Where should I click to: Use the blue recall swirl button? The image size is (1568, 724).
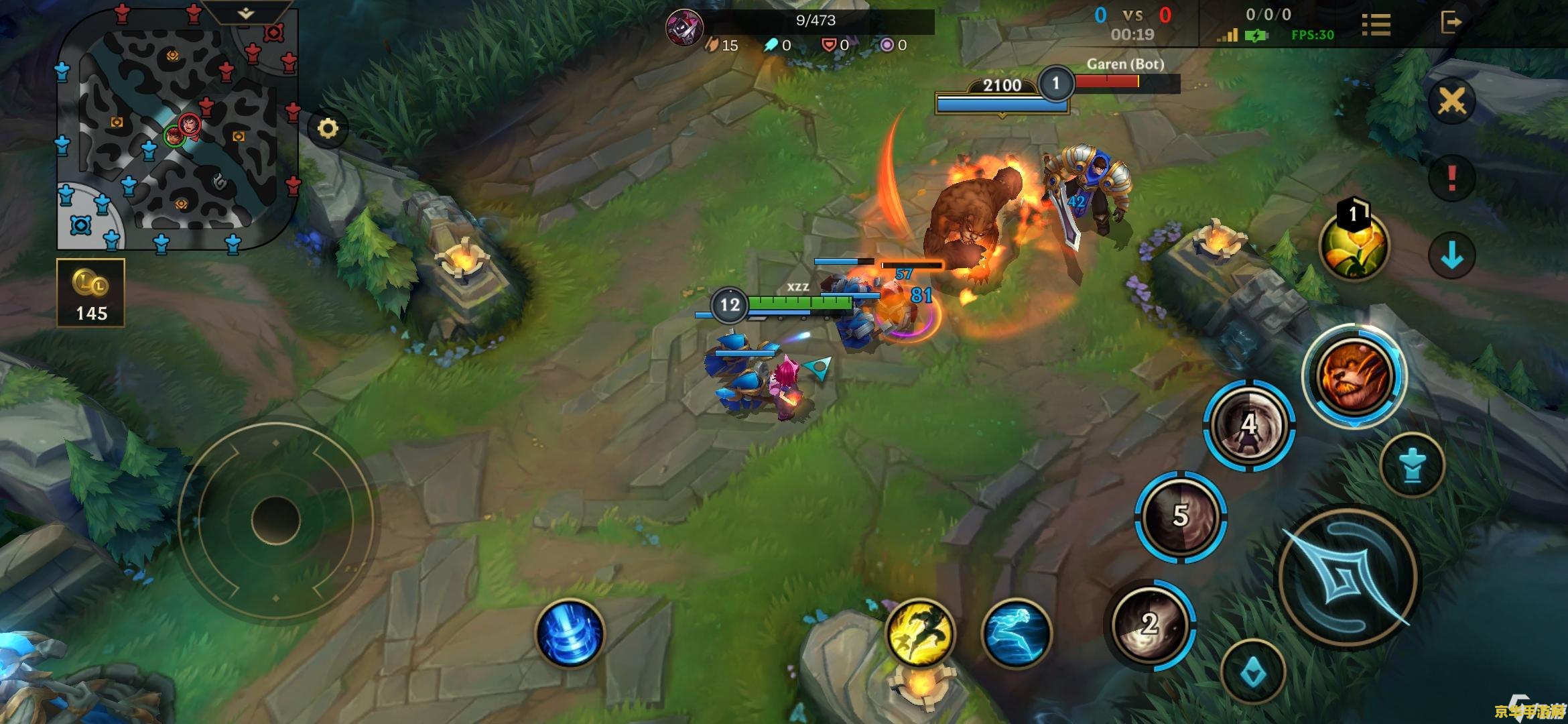(x=570, y=633)
